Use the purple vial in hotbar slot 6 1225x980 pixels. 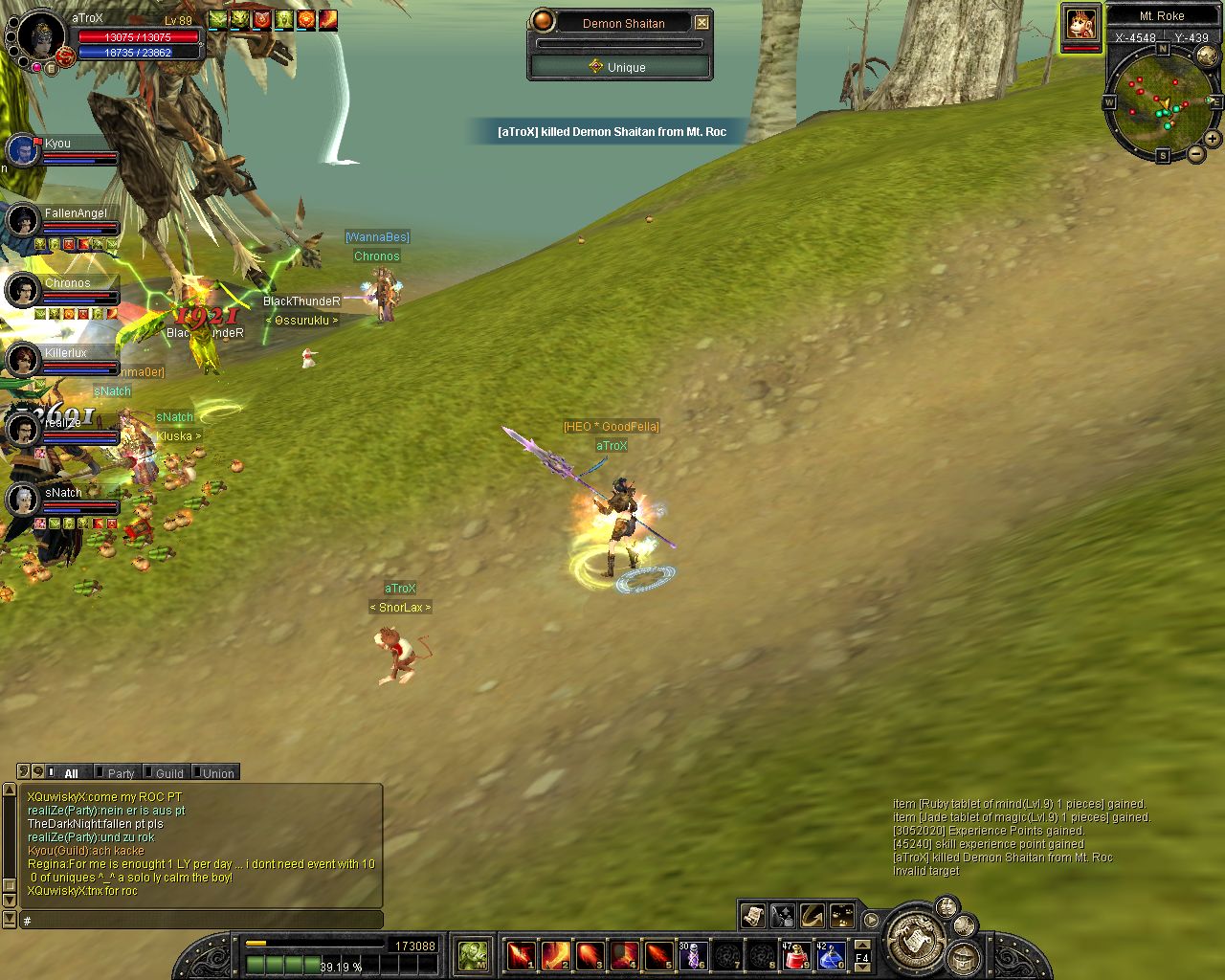(692, 955)
